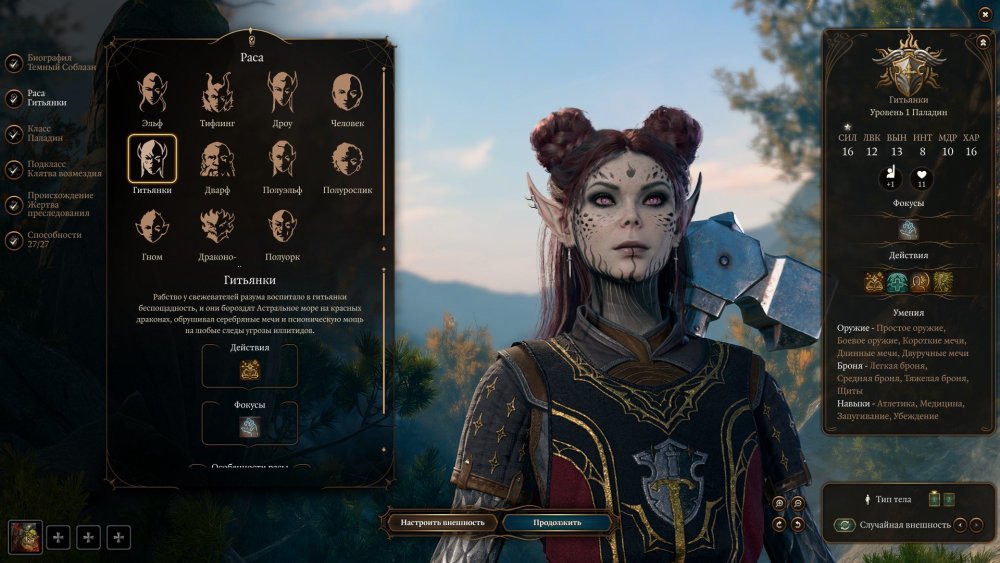Select the Эльф race
1000x563 pixels.
click(x=152, y=92)
